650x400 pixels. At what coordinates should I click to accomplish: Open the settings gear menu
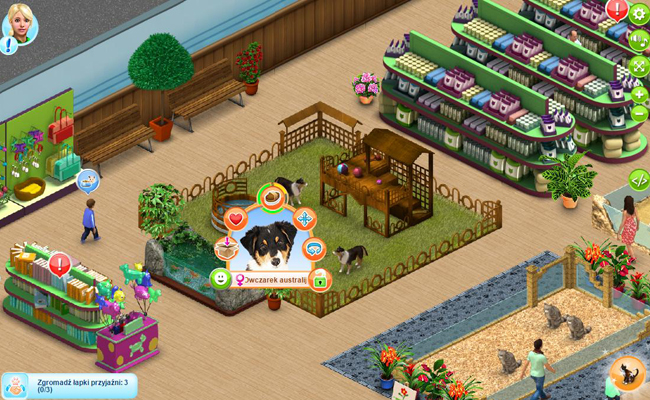(639, 14)
